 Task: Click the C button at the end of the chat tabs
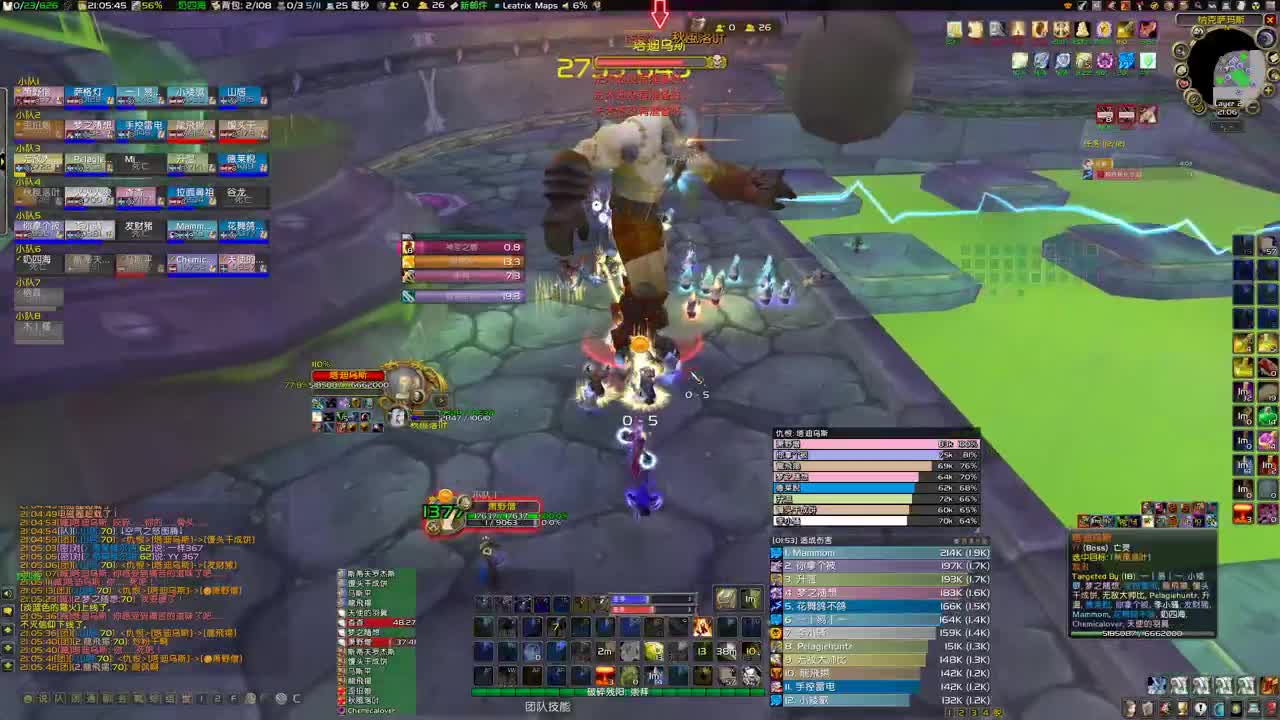pos(294,699)
